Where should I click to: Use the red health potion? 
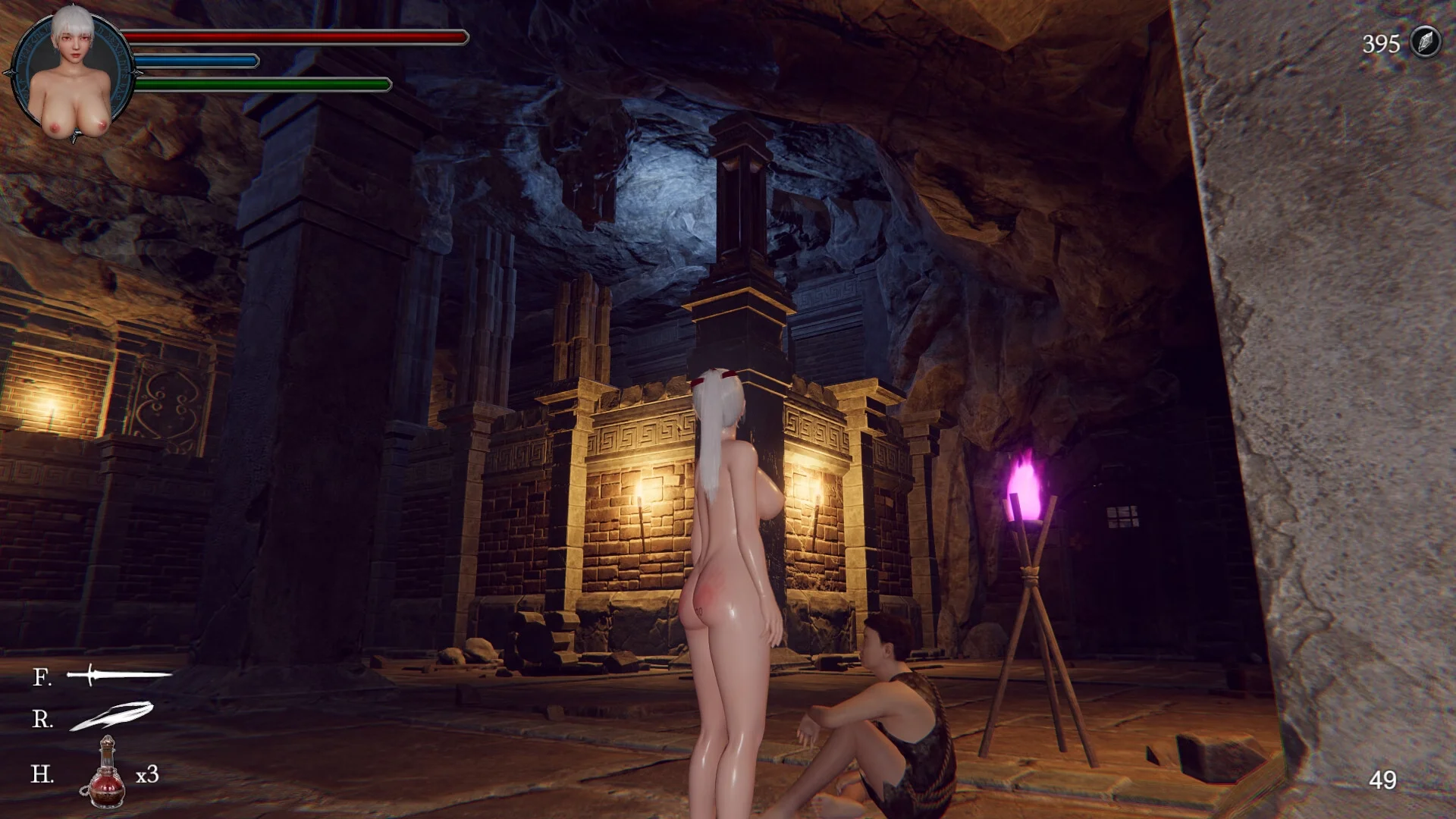106,773
